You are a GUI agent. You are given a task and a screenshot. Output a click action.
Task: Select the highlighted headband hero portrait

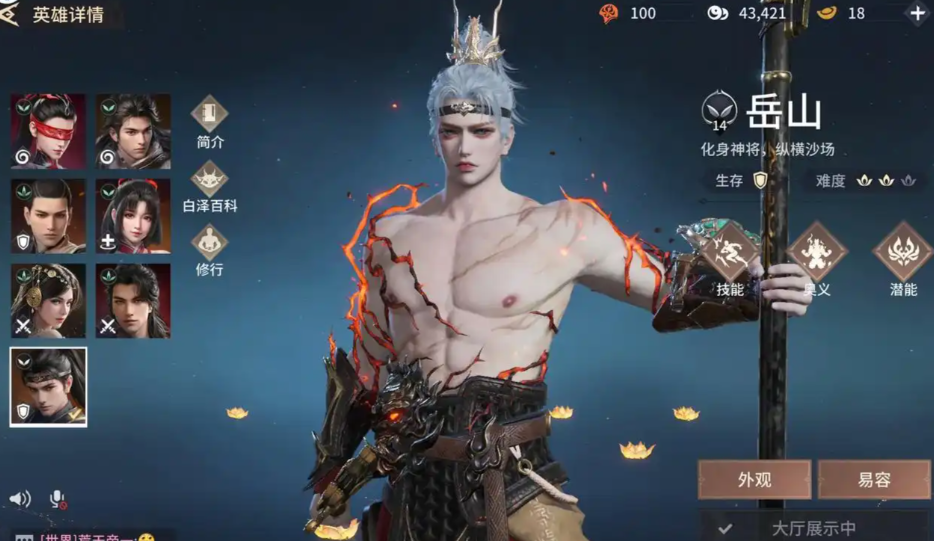[x=48, y=386]
